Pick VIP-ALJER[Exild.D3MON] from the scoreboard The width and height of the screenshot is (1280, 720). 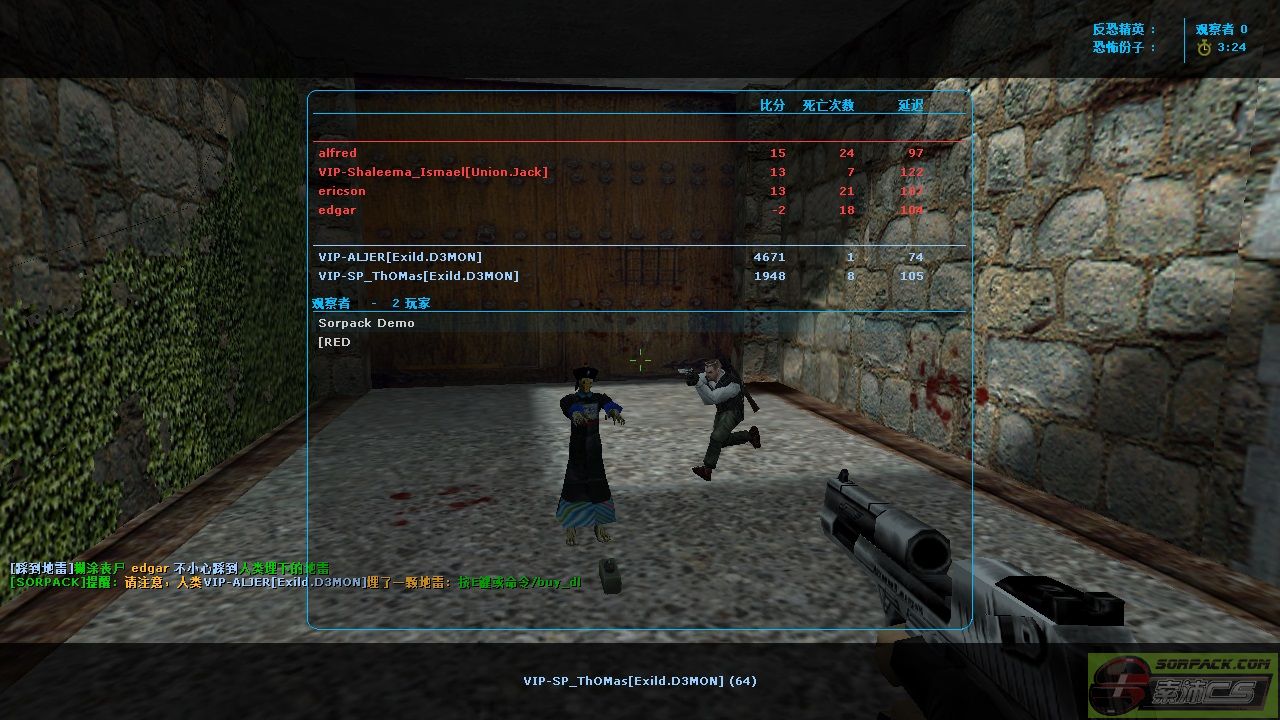pos(400,257)
